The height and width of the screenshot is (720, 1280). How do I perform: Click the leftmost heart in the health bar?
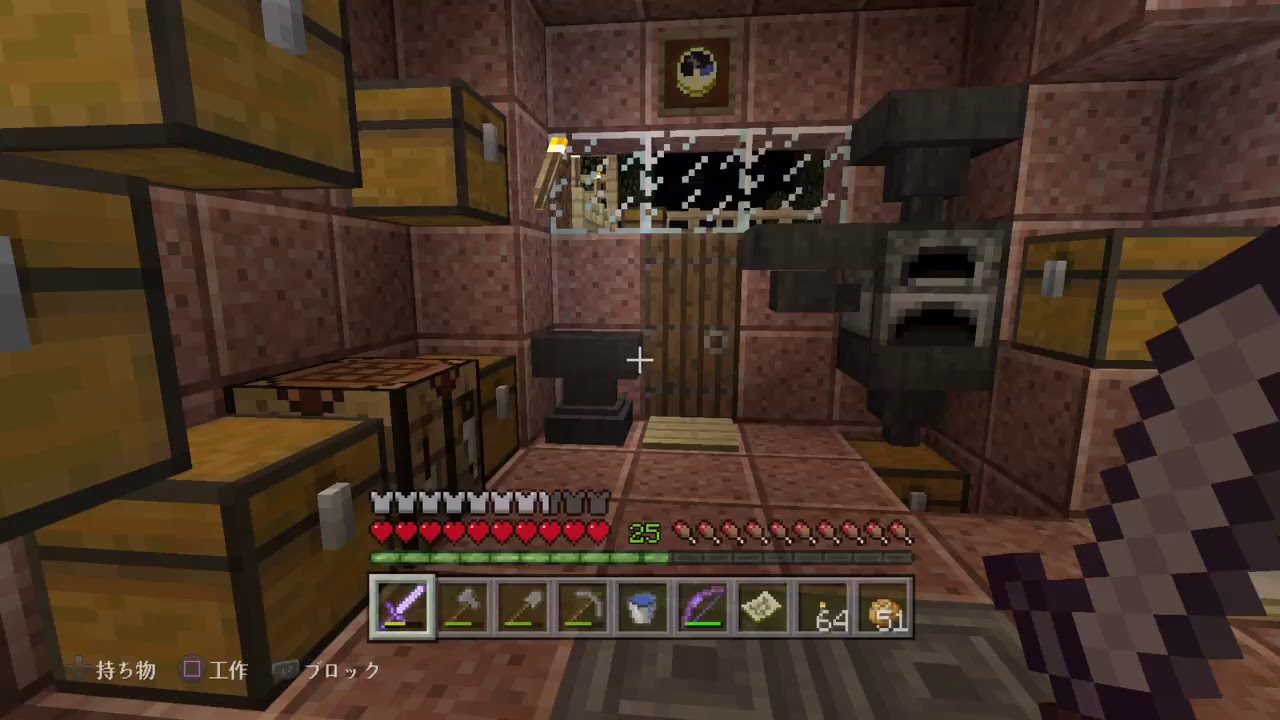tap(382, 532)
